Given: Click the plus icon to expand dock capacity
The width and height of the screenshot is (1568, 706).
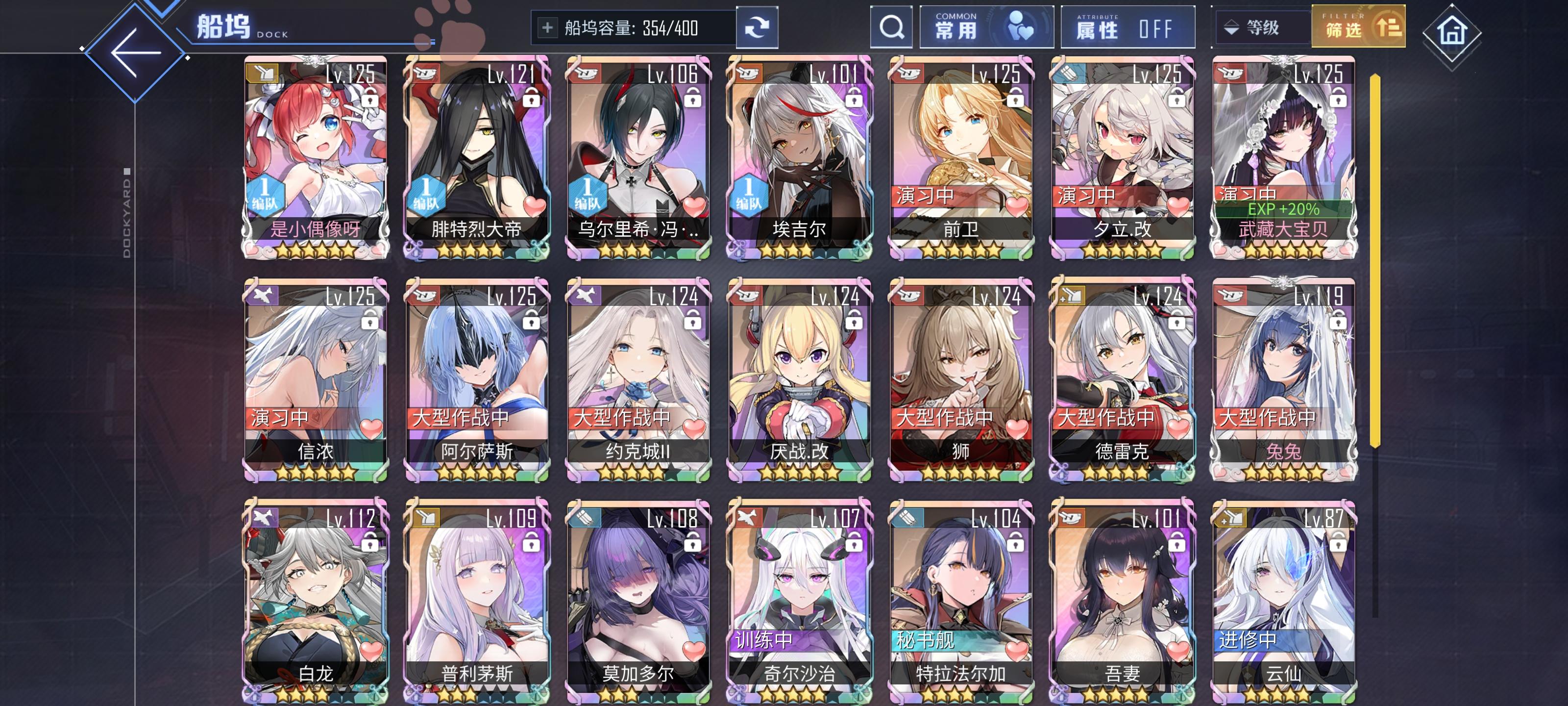Looking at the screenshot, I should tap(548, 27).
